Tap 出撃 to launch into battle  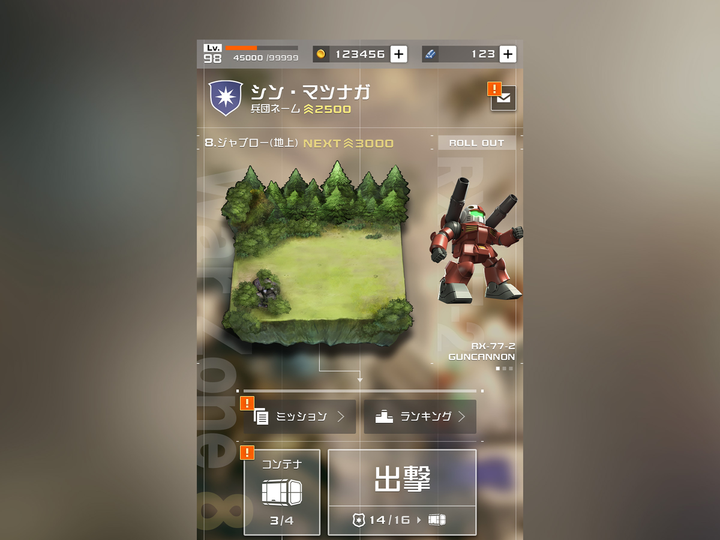(x=402, y=480)
